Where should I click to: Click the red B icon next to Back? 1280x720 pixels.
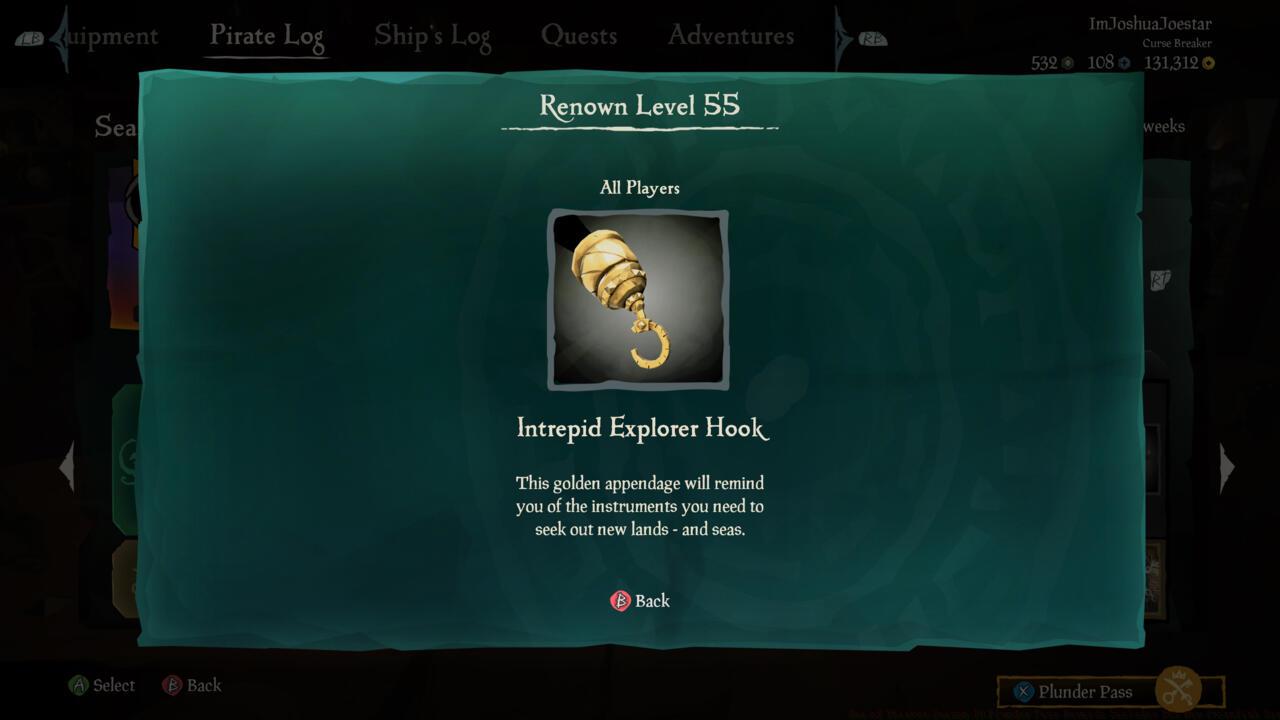click(x=620, y=601)
